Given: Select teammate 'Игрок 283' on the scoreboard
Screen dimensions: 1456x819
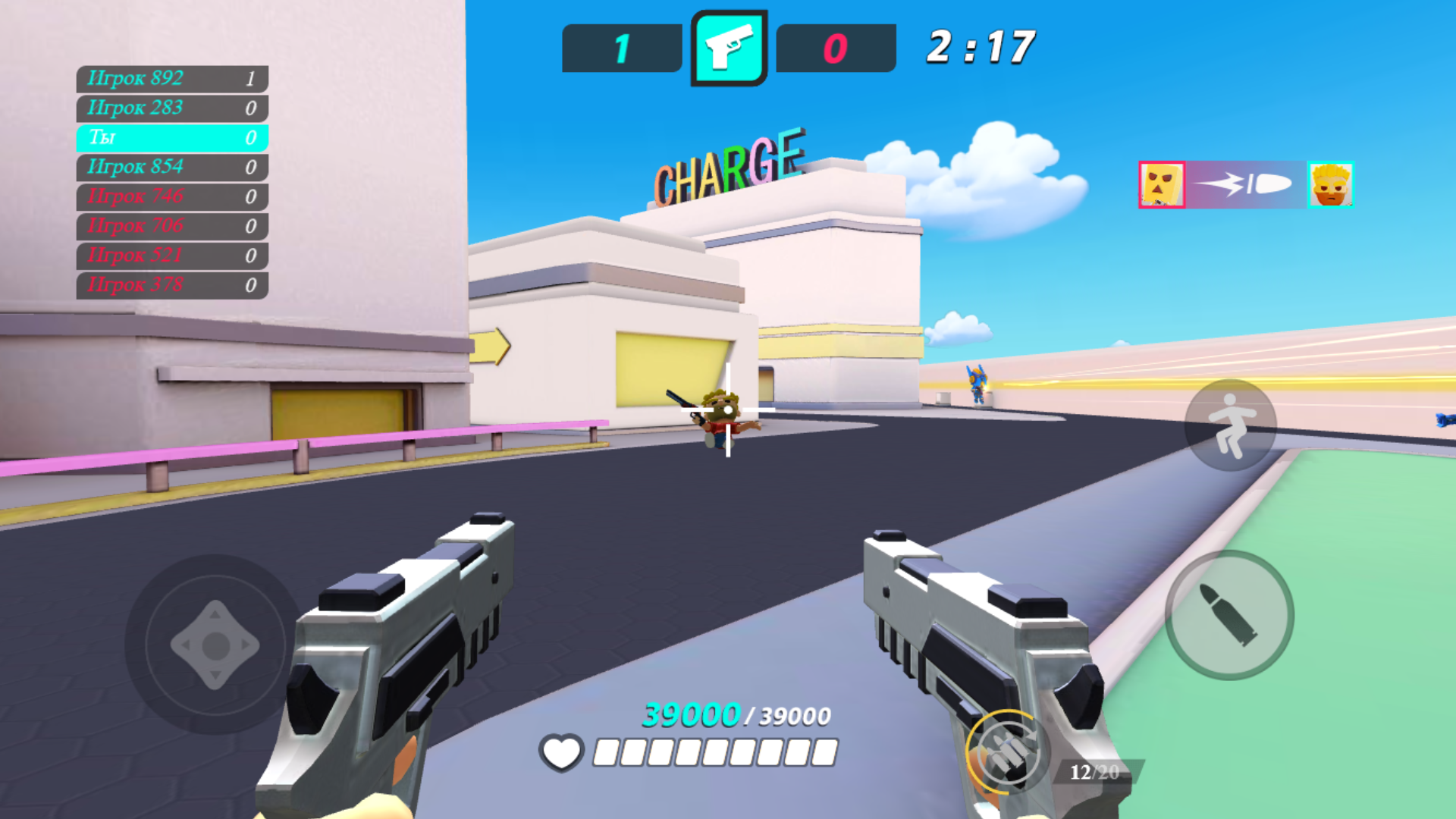Looking at the screenshot, I should pyautogui.click(x=171, y=108).
